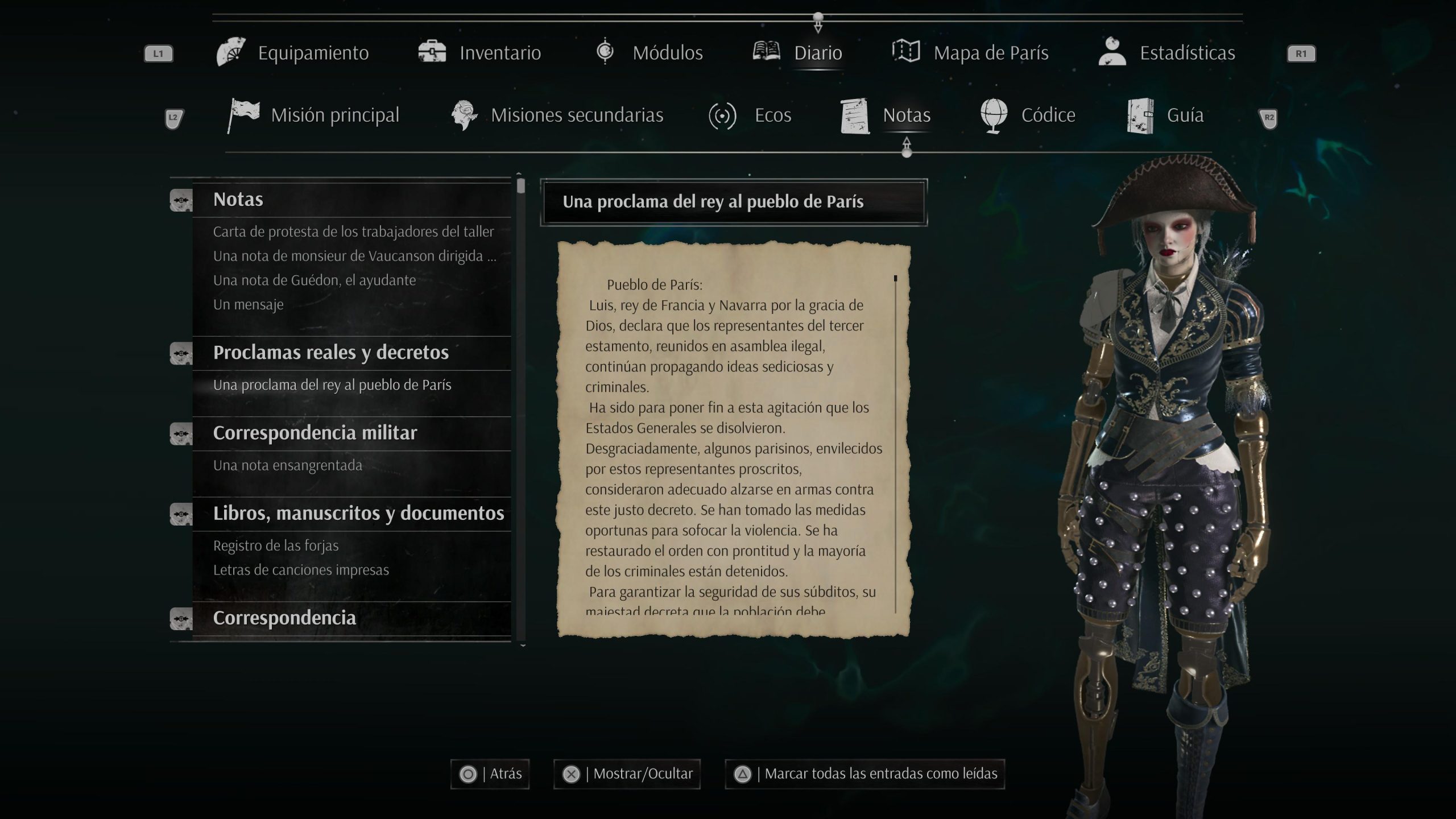Screen dimensions: 1456x819
Task: Open Una nota de Guédon, el ayudante
Action: point(314,280)
